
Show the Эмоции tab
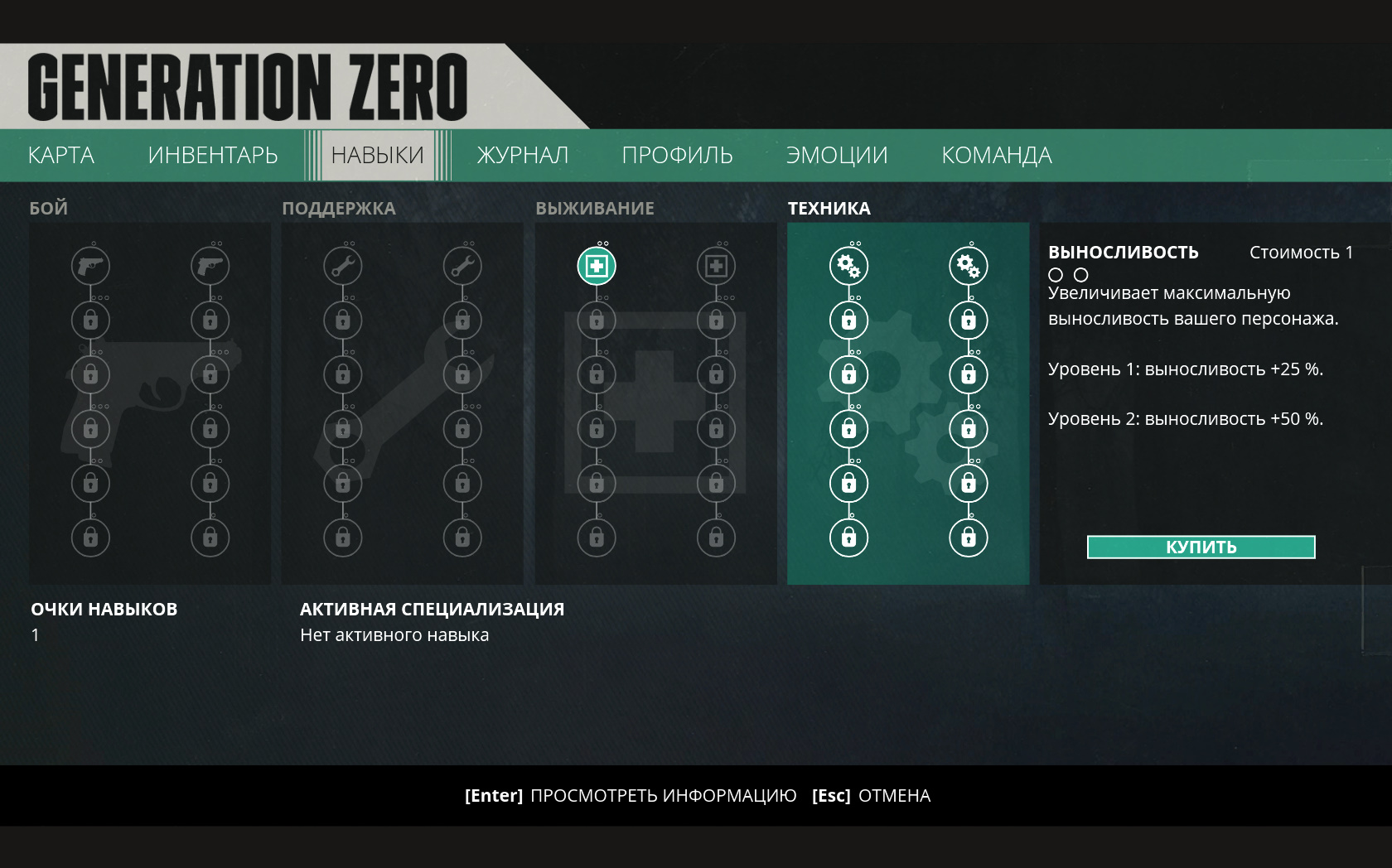(x=837, y=155)
